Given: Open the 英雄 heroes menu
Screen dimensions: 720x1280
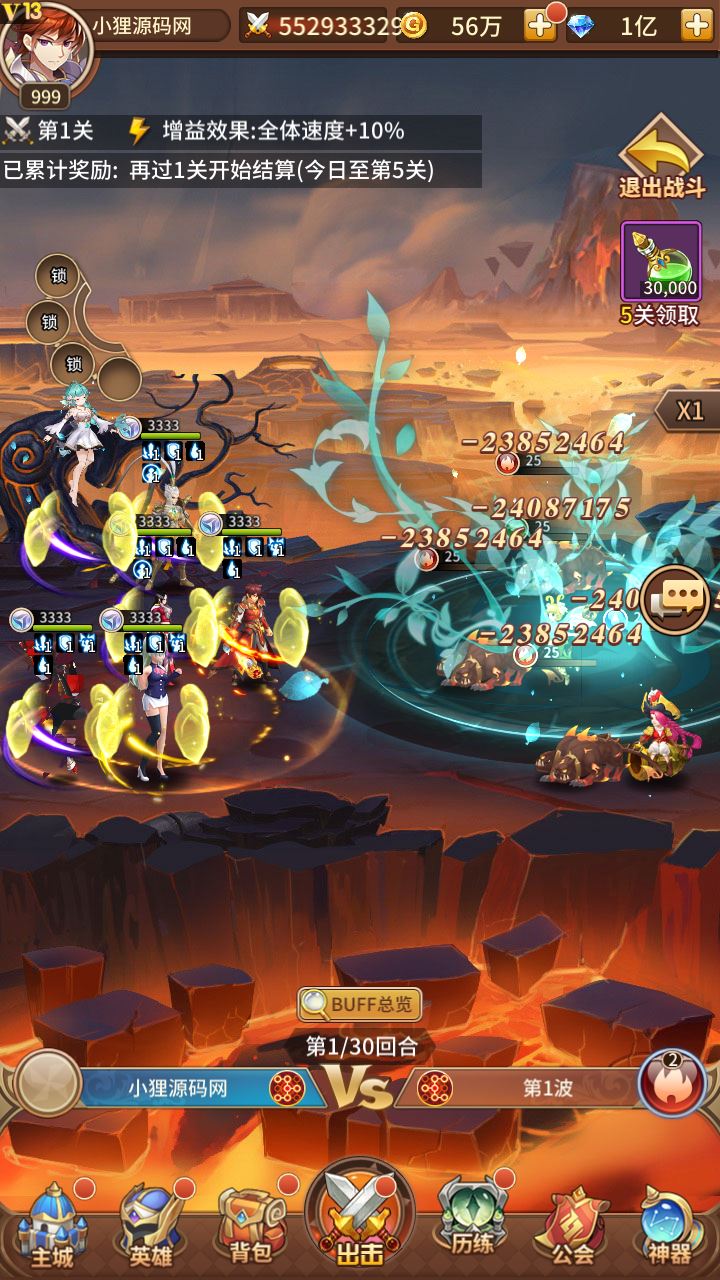Looking at the screenshot, I should [152, 1225].
